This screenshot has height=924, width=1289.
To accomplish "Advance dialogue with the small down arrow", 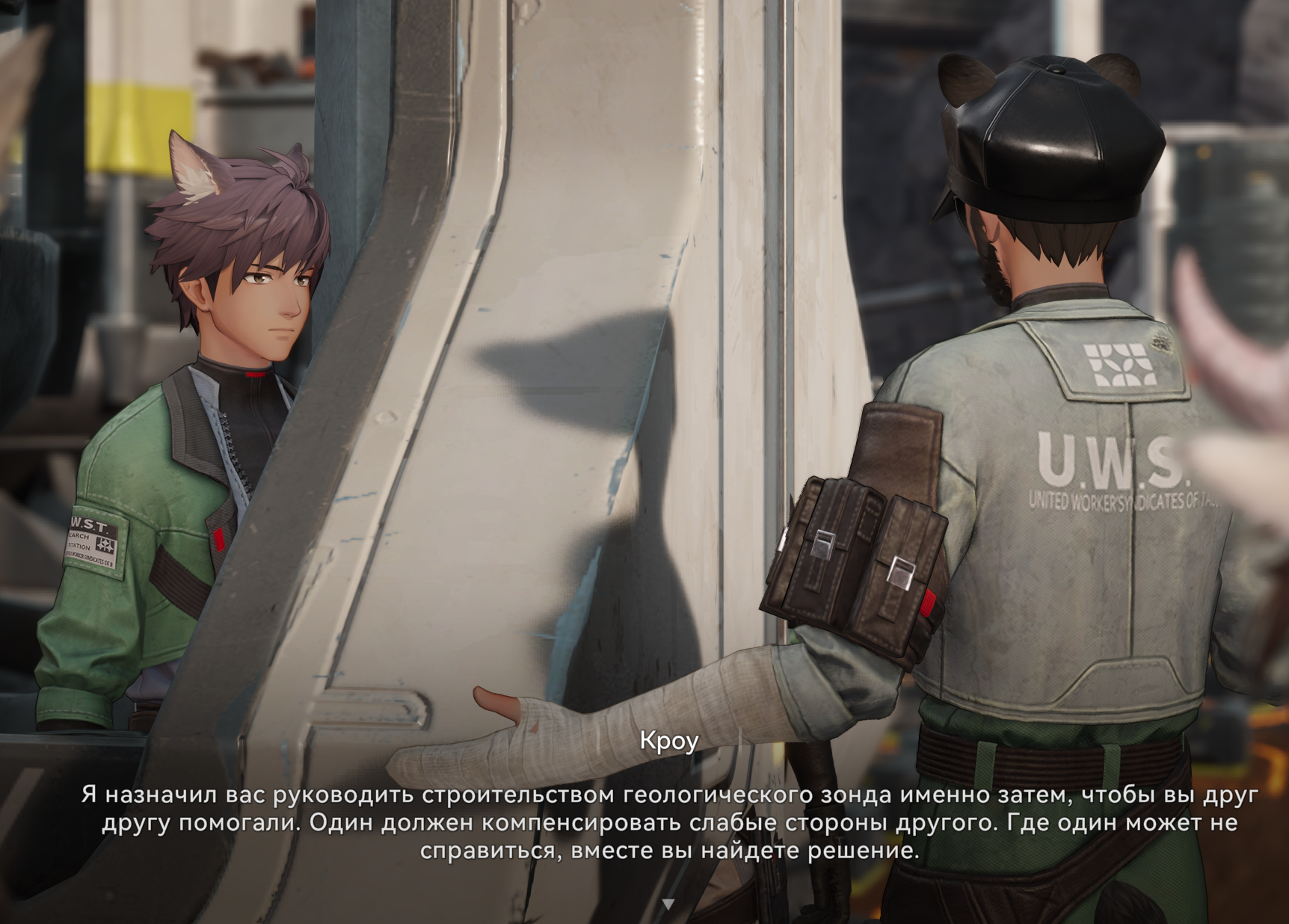I will pos(668,904).
